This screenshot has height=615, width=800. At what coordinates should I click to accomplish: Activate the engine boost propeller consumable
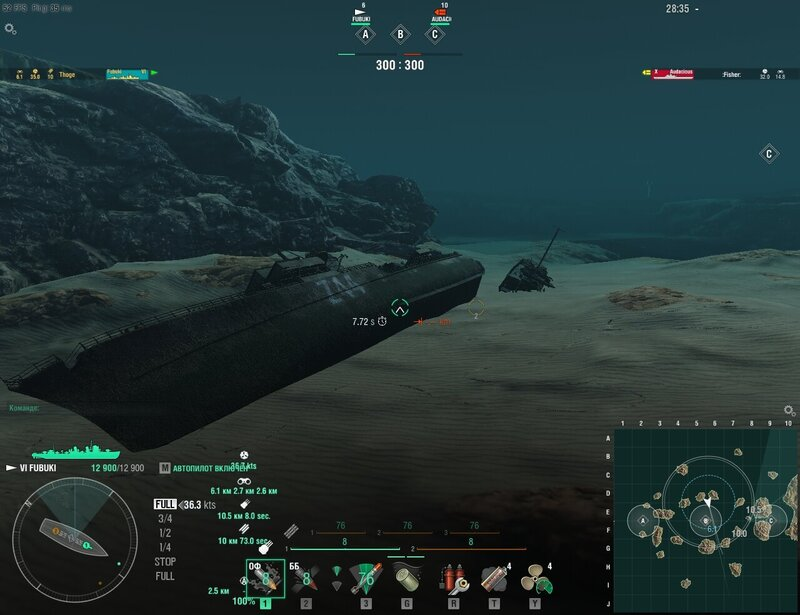536,578
